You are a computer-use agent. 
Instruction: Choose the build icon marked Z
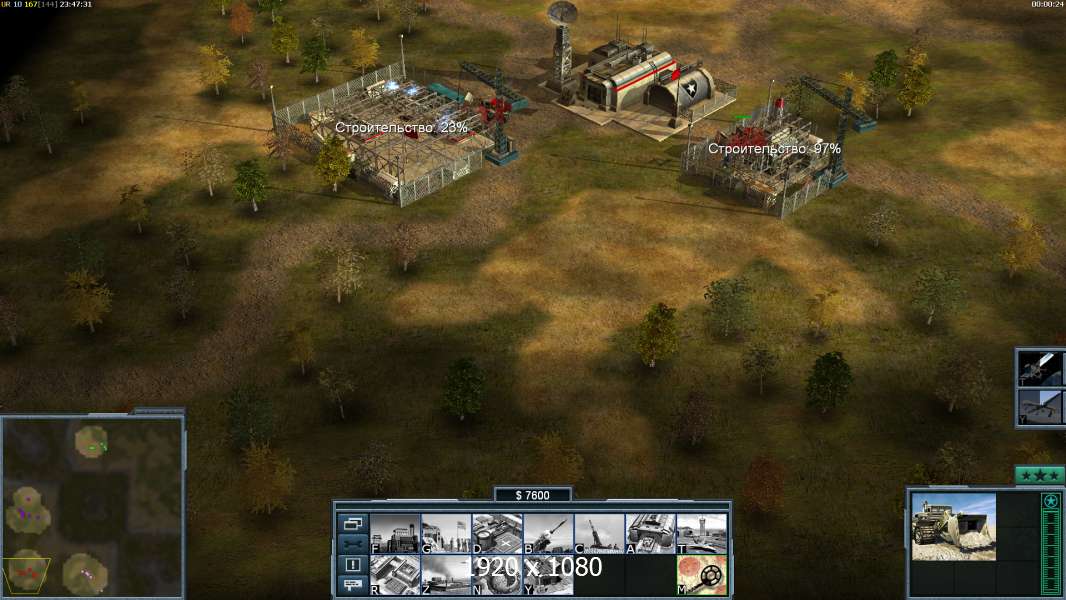[x=446, y=575]
